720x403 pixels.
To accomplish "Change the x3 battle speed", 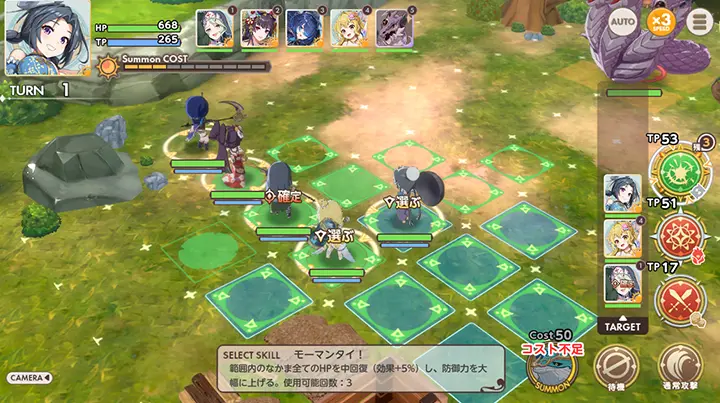I will 660,21.
